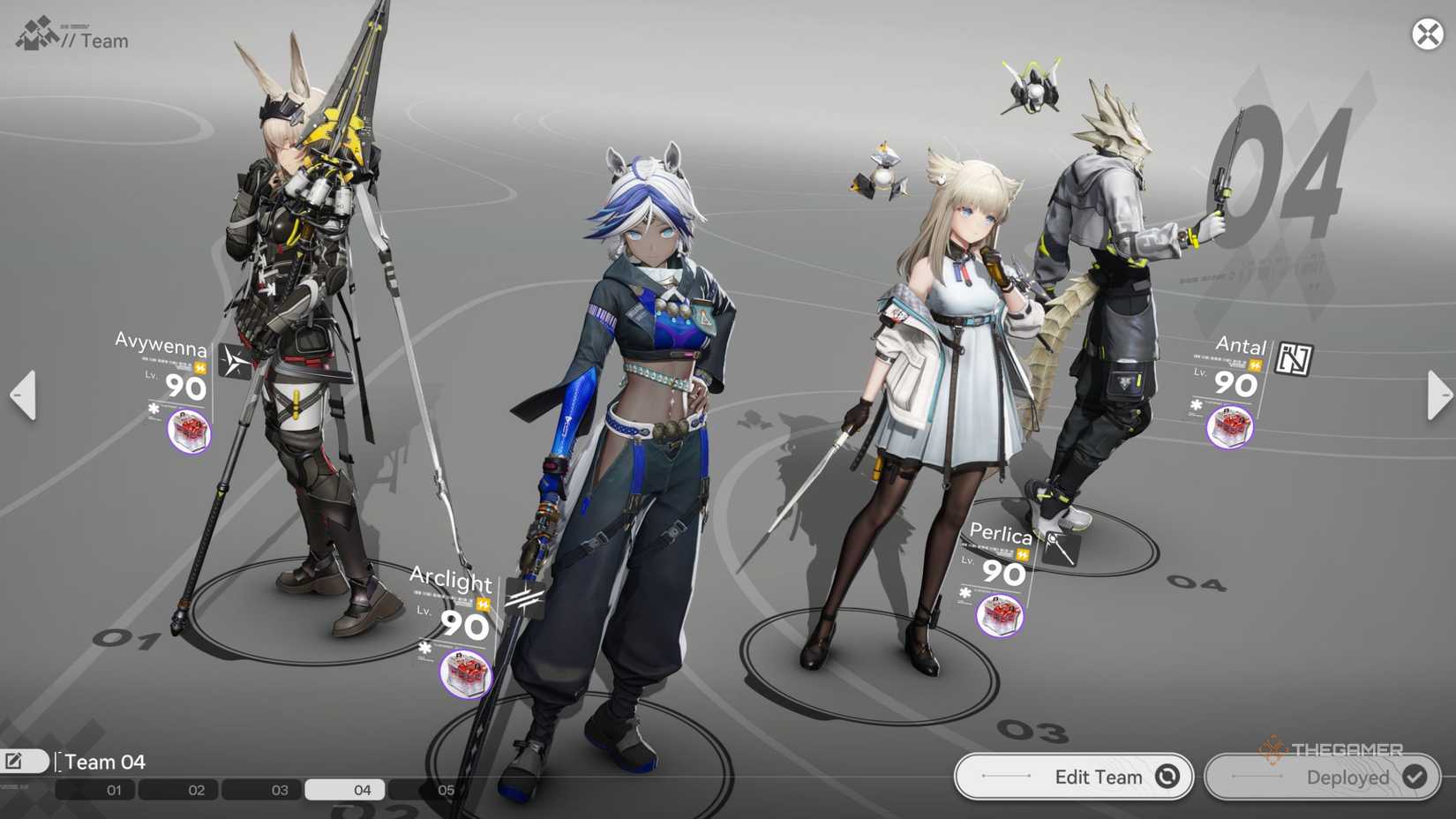Click the pencil icon to rename Team 04
This screenshot has height=819, width=1456.
[13, 760]
